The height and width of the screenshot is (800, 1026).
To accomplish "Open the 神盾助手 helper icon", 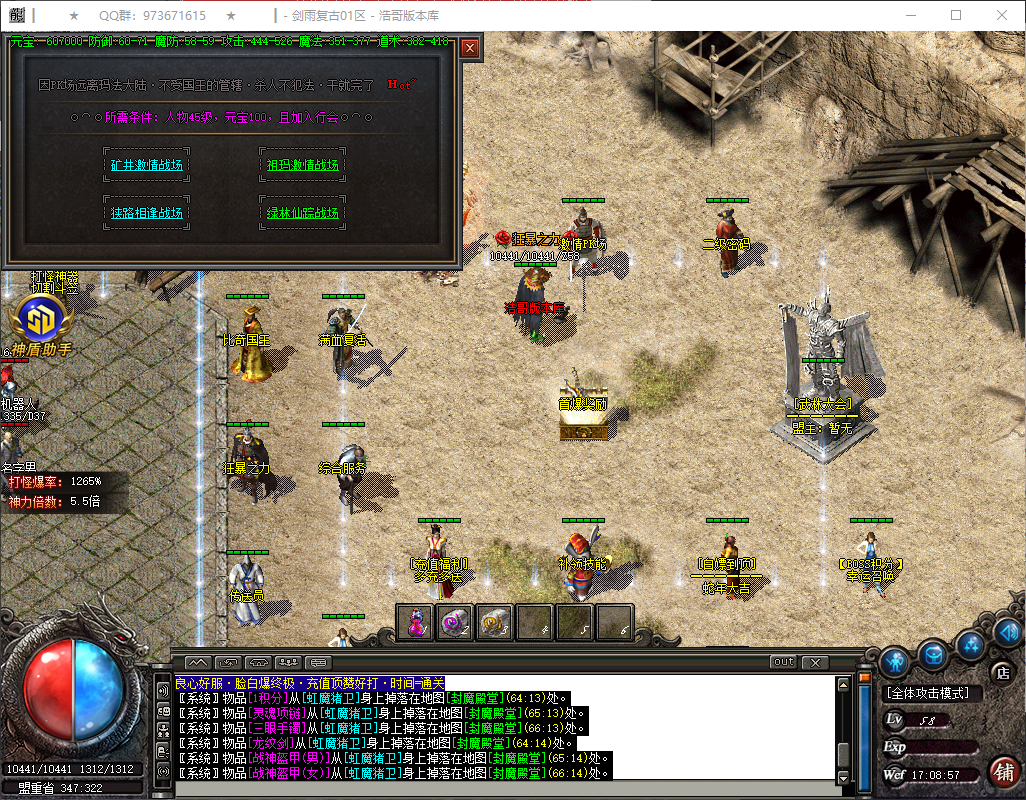I will [36, 322].
